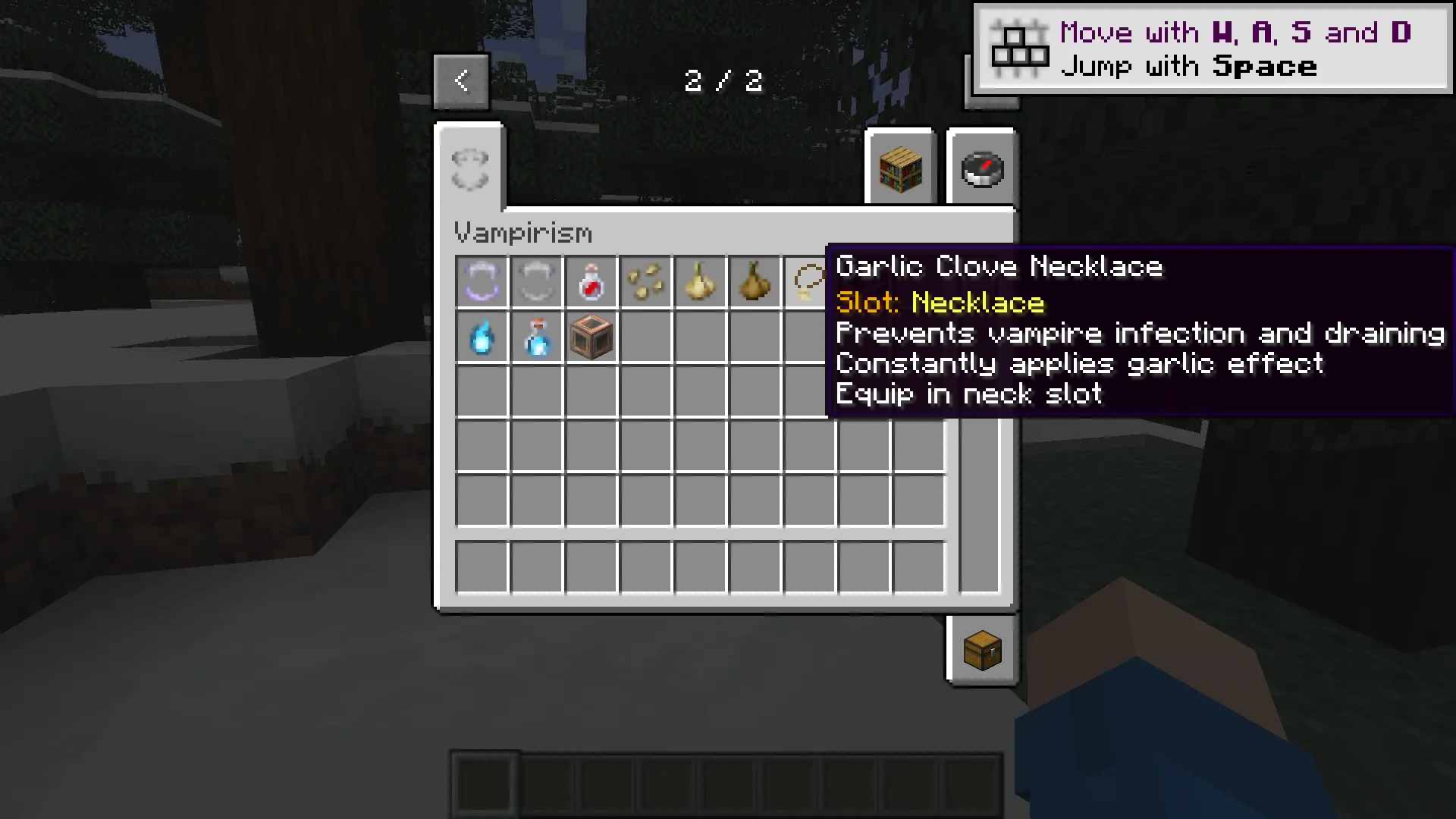Pick up the holy water bottle

pyautogui.click(x=537, y=337)
